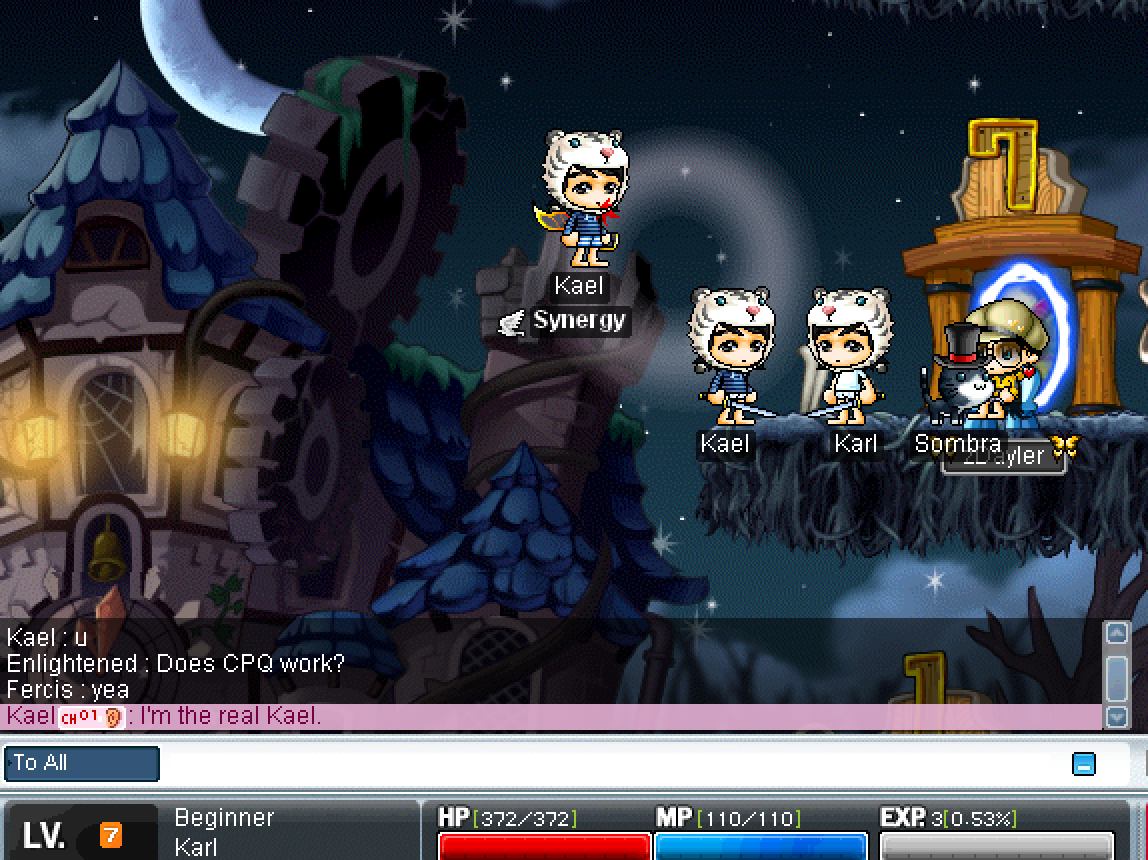Screen dimensions: 1148x860
Task: Select Enlightened's "Does CPQ work?" chat line
Action: 175,663
